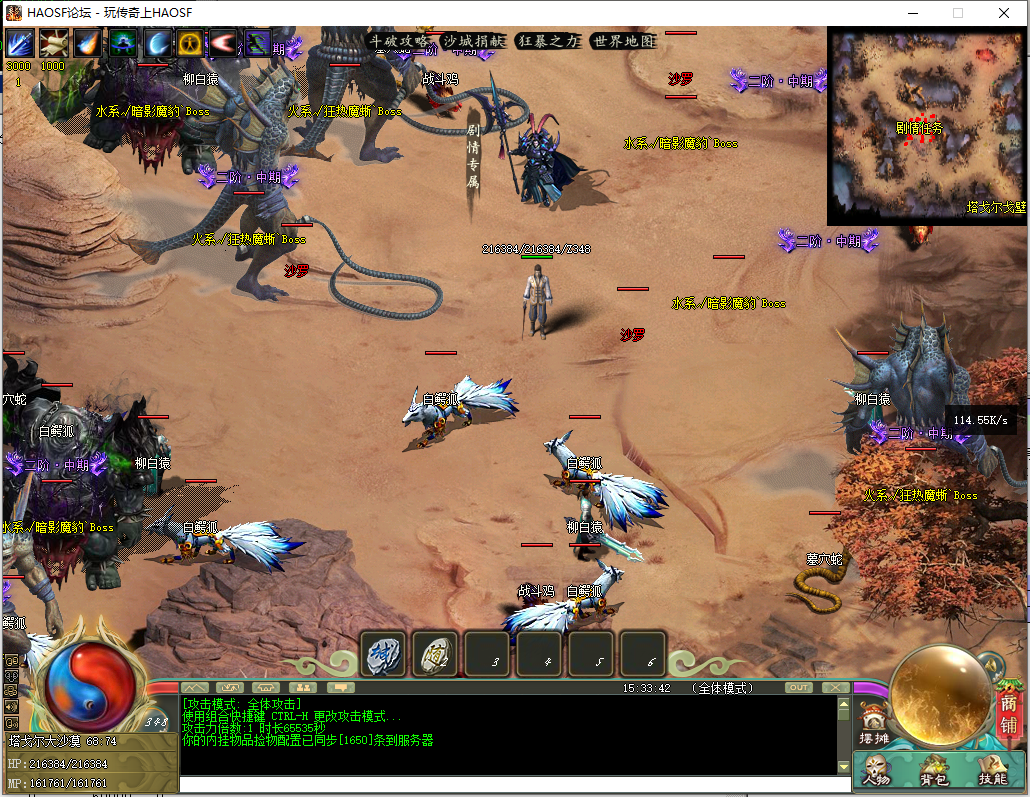Open the 狂暴之力 menu entry
The image size is (1030, 797).
(548, 42)
